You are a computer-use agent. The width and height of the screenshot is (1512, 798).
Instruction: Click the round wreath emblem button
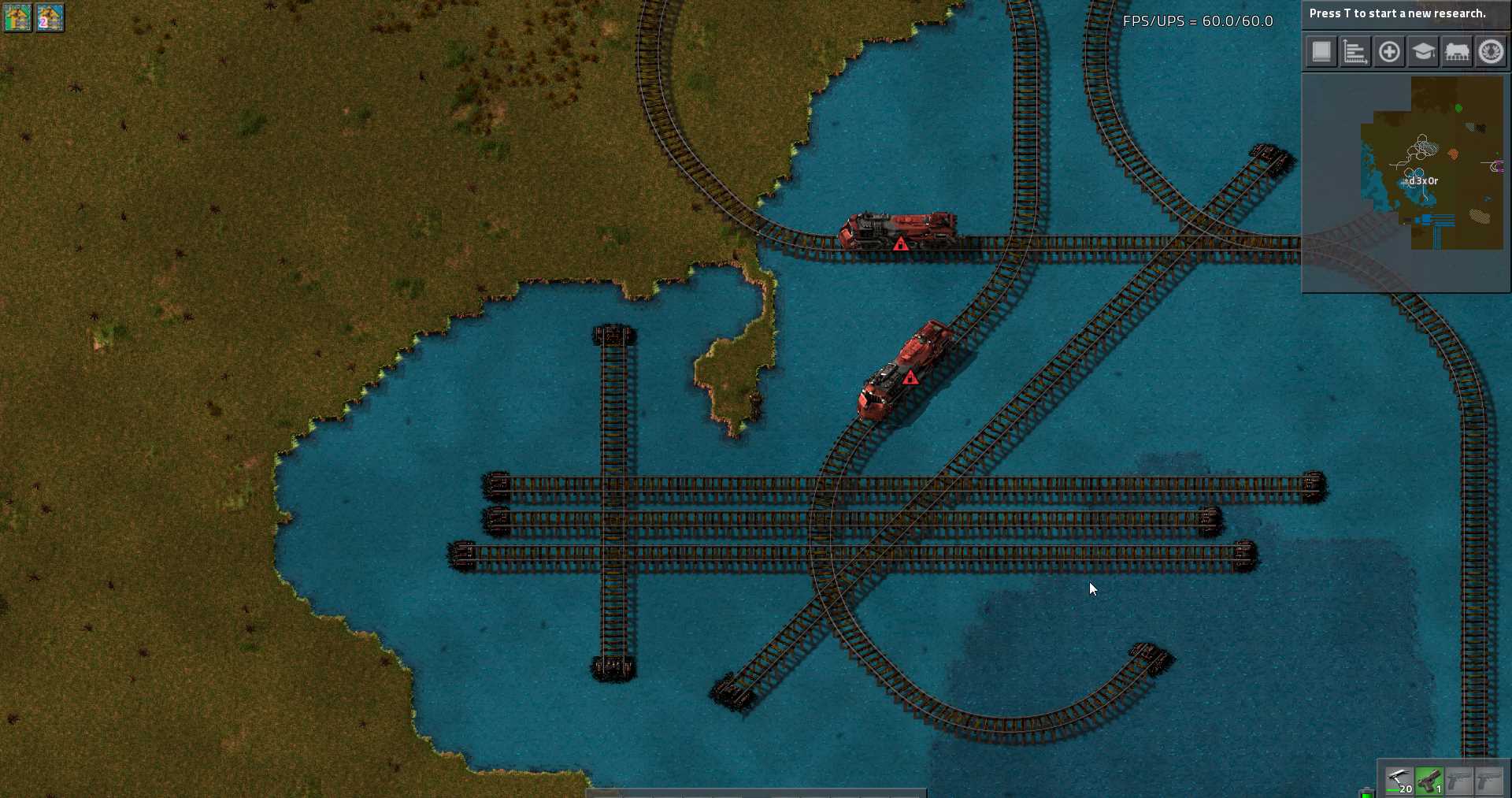coord(1491,52)
